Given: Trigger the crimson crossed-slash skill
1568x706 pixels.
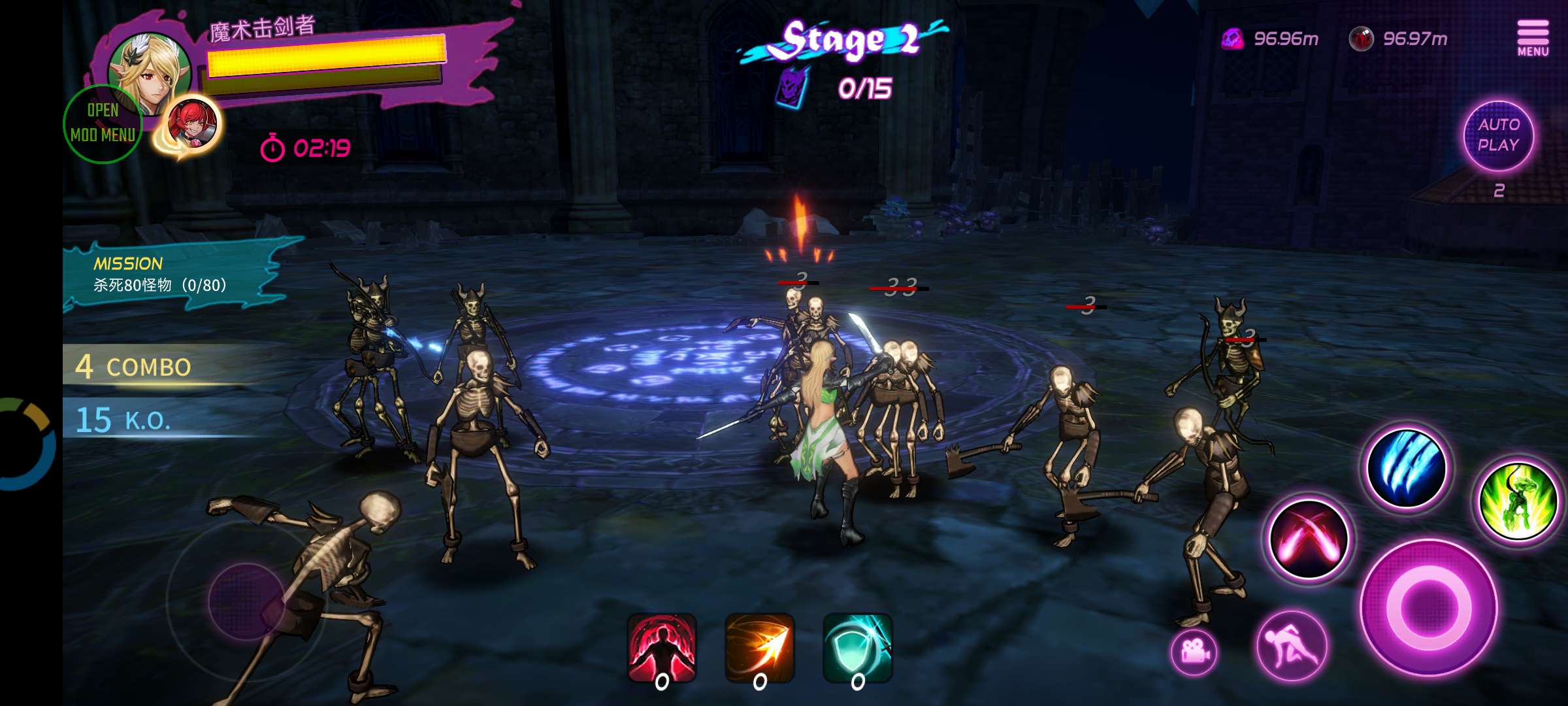Looking at the screenshot, I should (x=1309, y=539).
